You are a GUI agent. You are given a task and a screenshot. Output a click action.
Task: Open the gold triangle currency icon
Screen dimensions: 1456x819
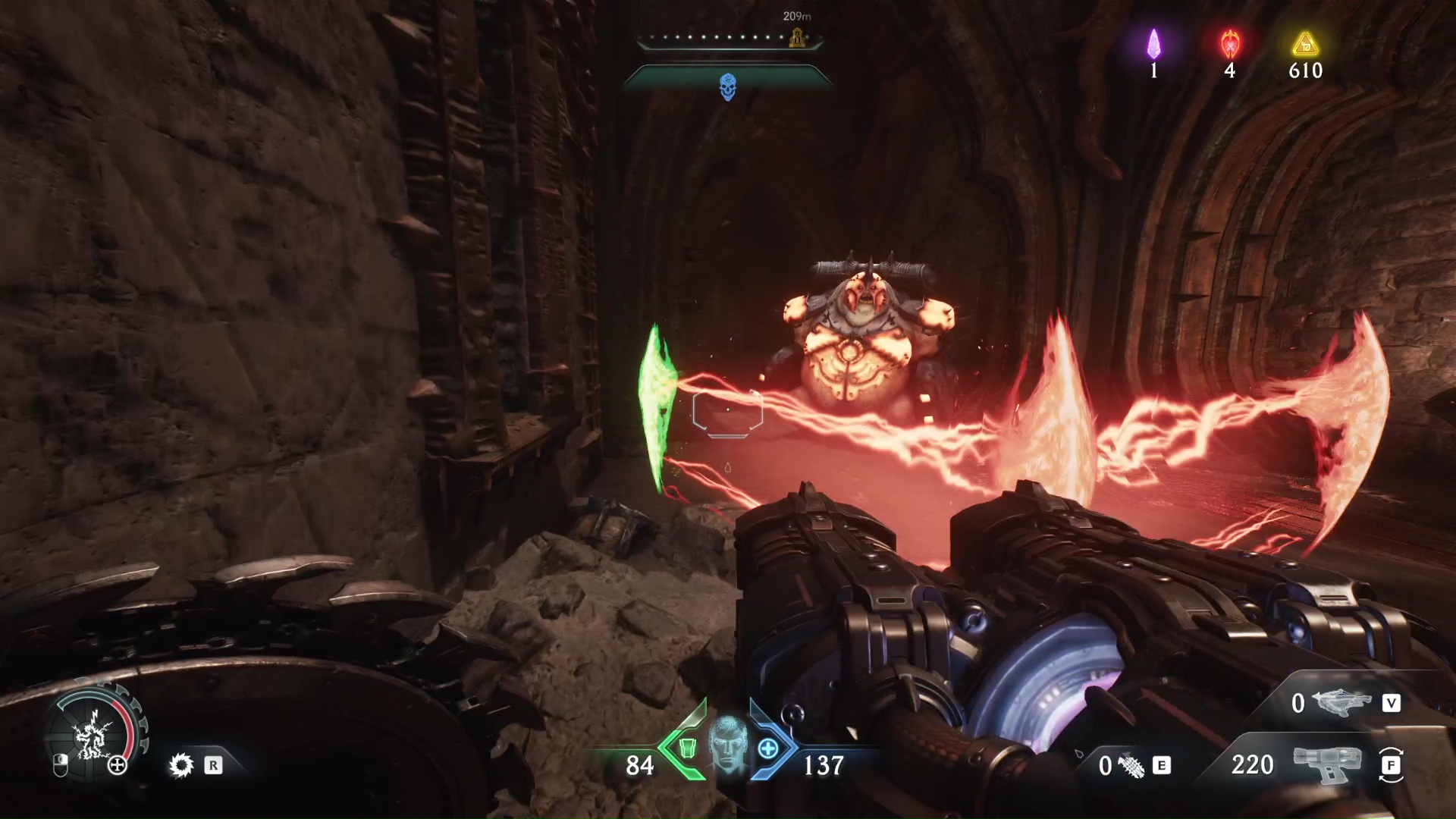(x=1305, y=44)
